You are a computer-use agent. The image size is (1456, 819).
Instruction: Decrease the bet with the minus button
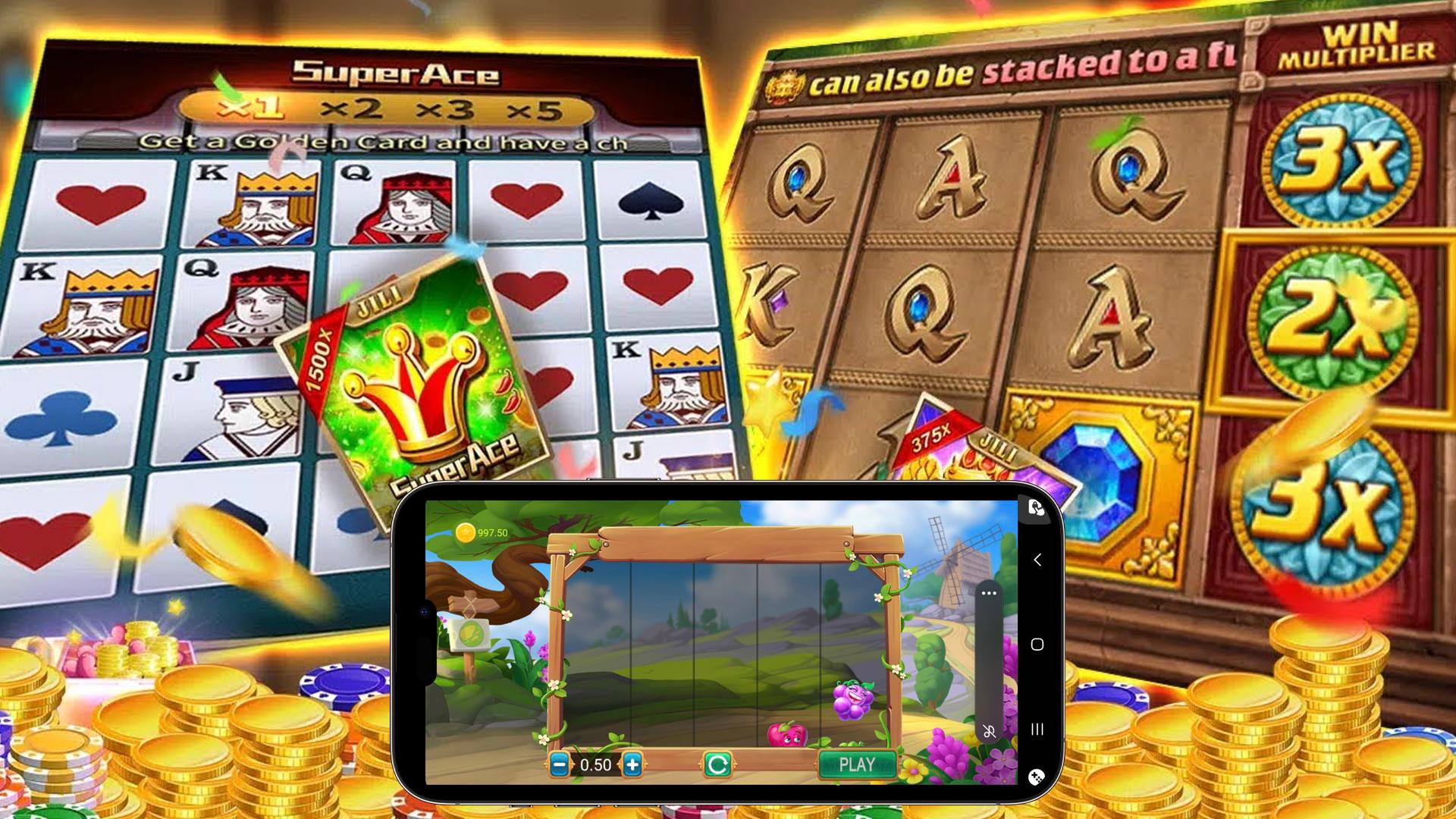(560, 764)
